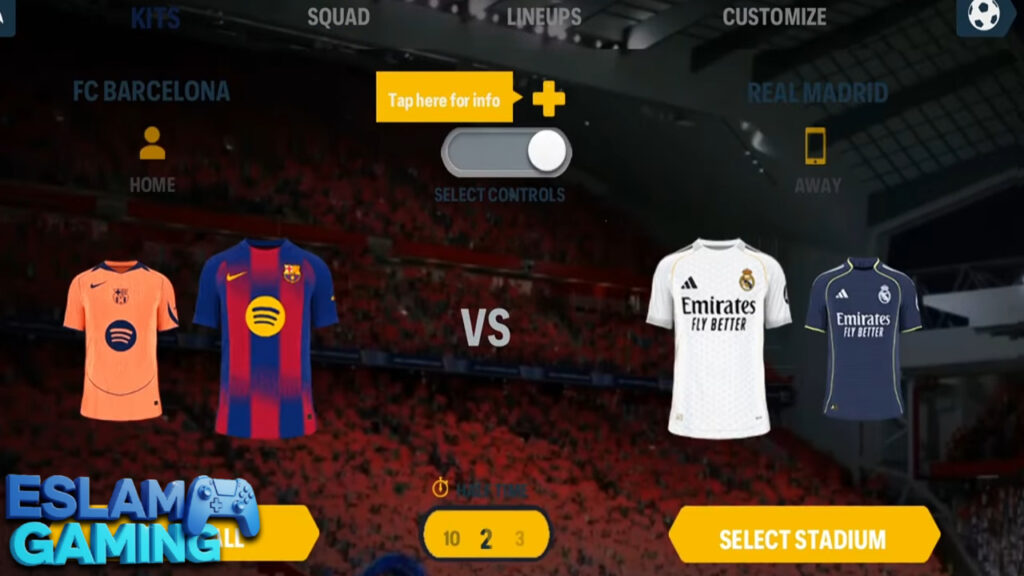This screenshot has height=576, width=1024.
Task: Select Barcelona's blue and red striped kit
Action: coord(265,339)
